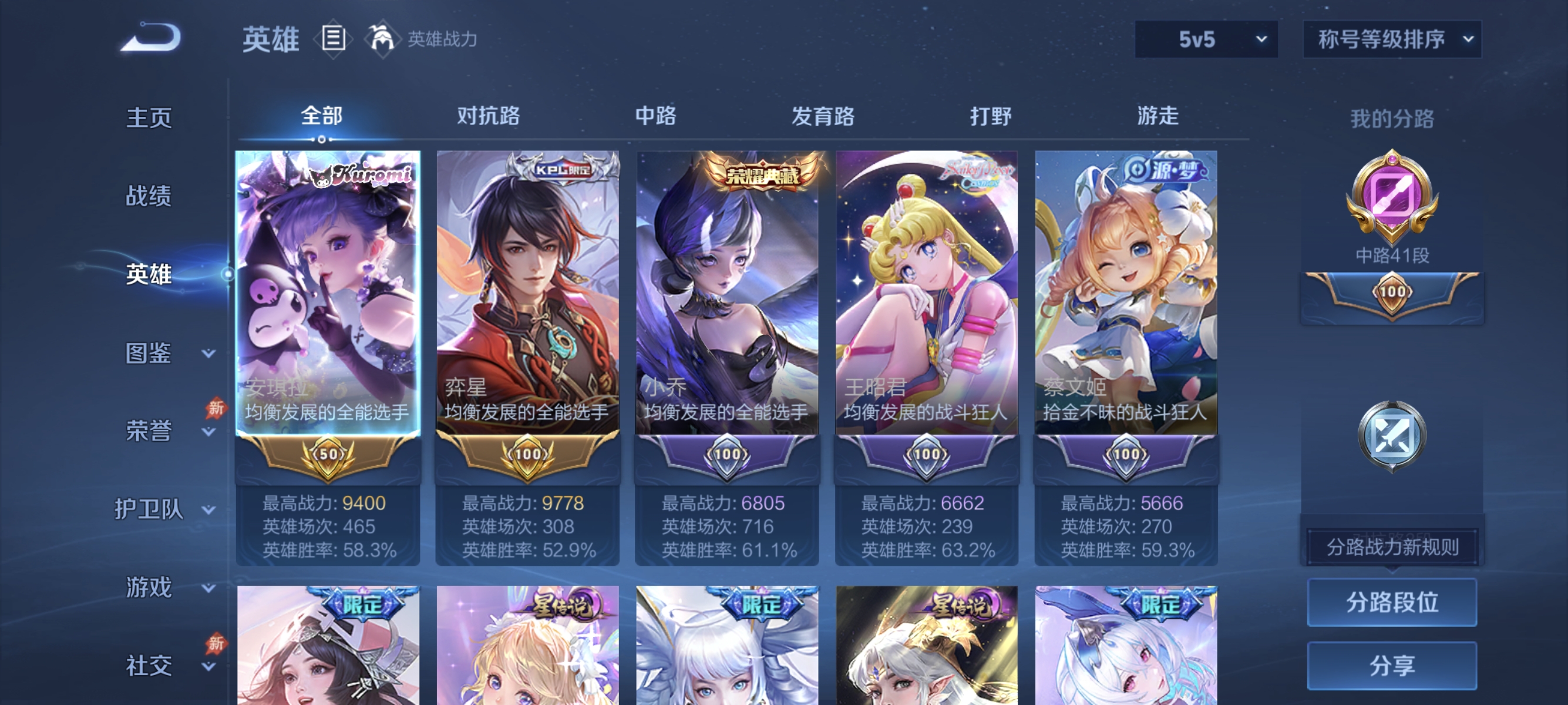Click the 英雄战力 icon in the header
1568x705 pixels.
tap(383, 38)
